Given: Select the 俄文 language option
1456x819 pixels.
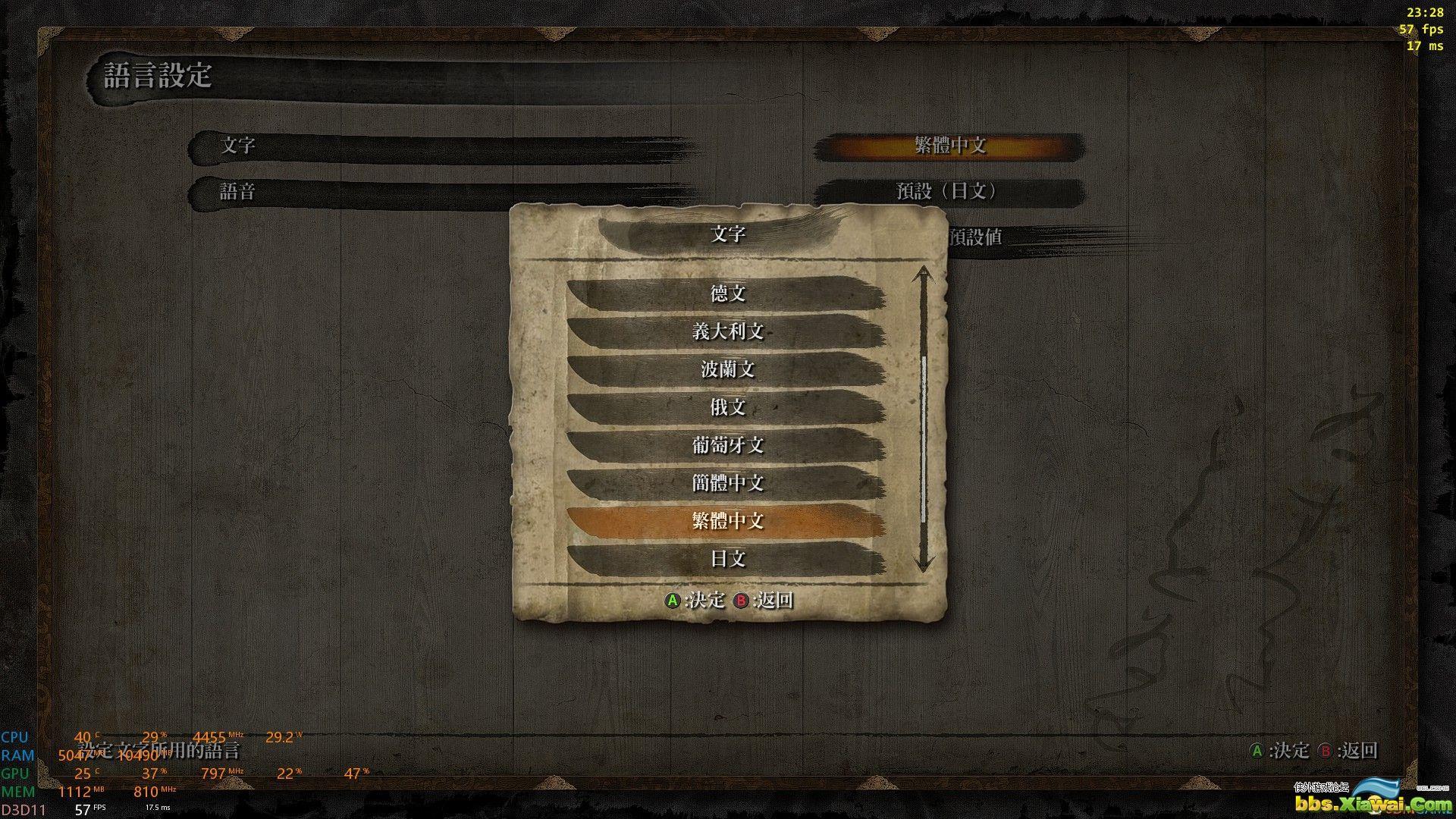Looking at the screenshot, I should (x=726, y=407).
